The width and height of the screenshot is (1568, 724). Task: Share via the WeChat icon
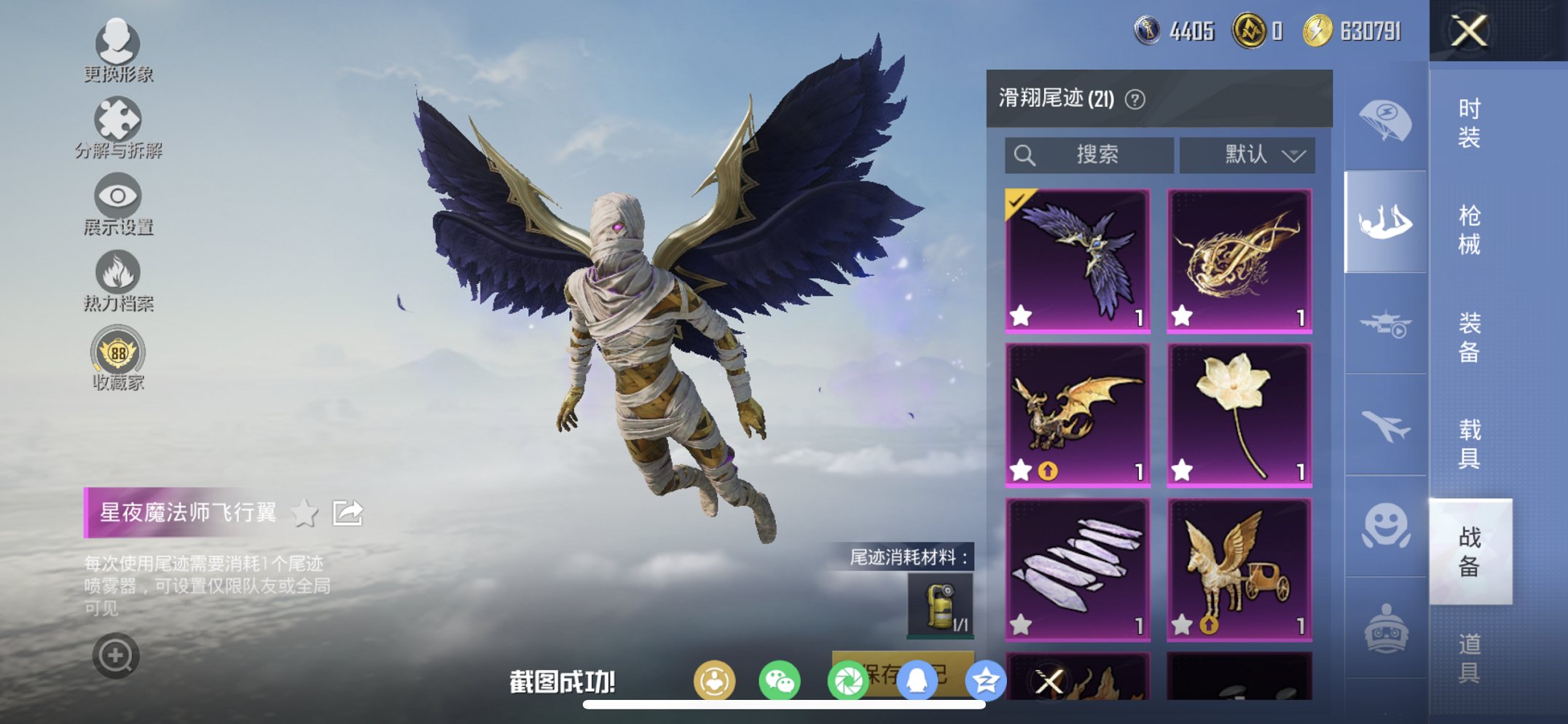tap(781, 679)
